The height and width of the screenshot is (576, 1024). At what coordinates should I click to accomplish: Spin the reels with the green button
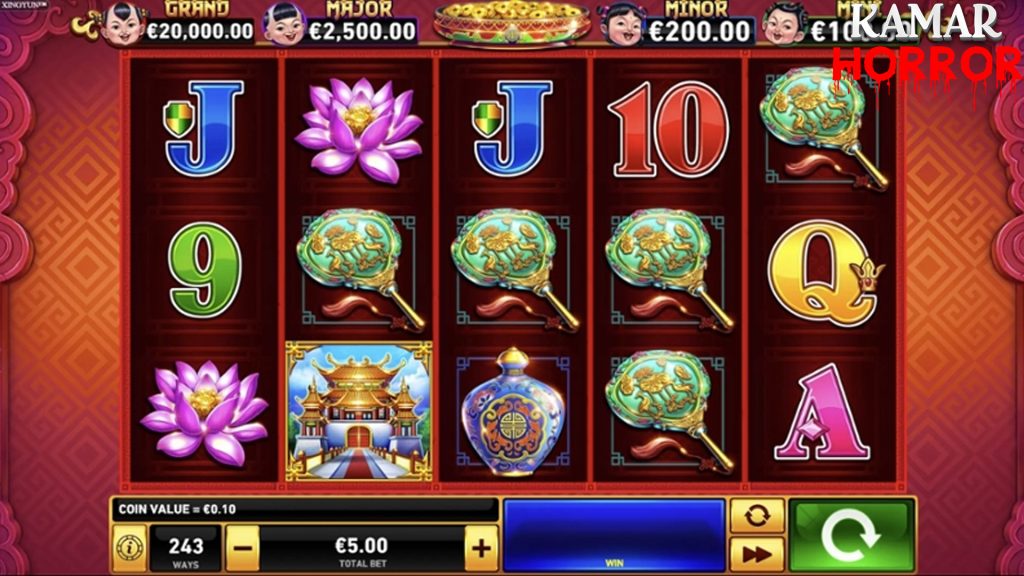pos(851,535)
